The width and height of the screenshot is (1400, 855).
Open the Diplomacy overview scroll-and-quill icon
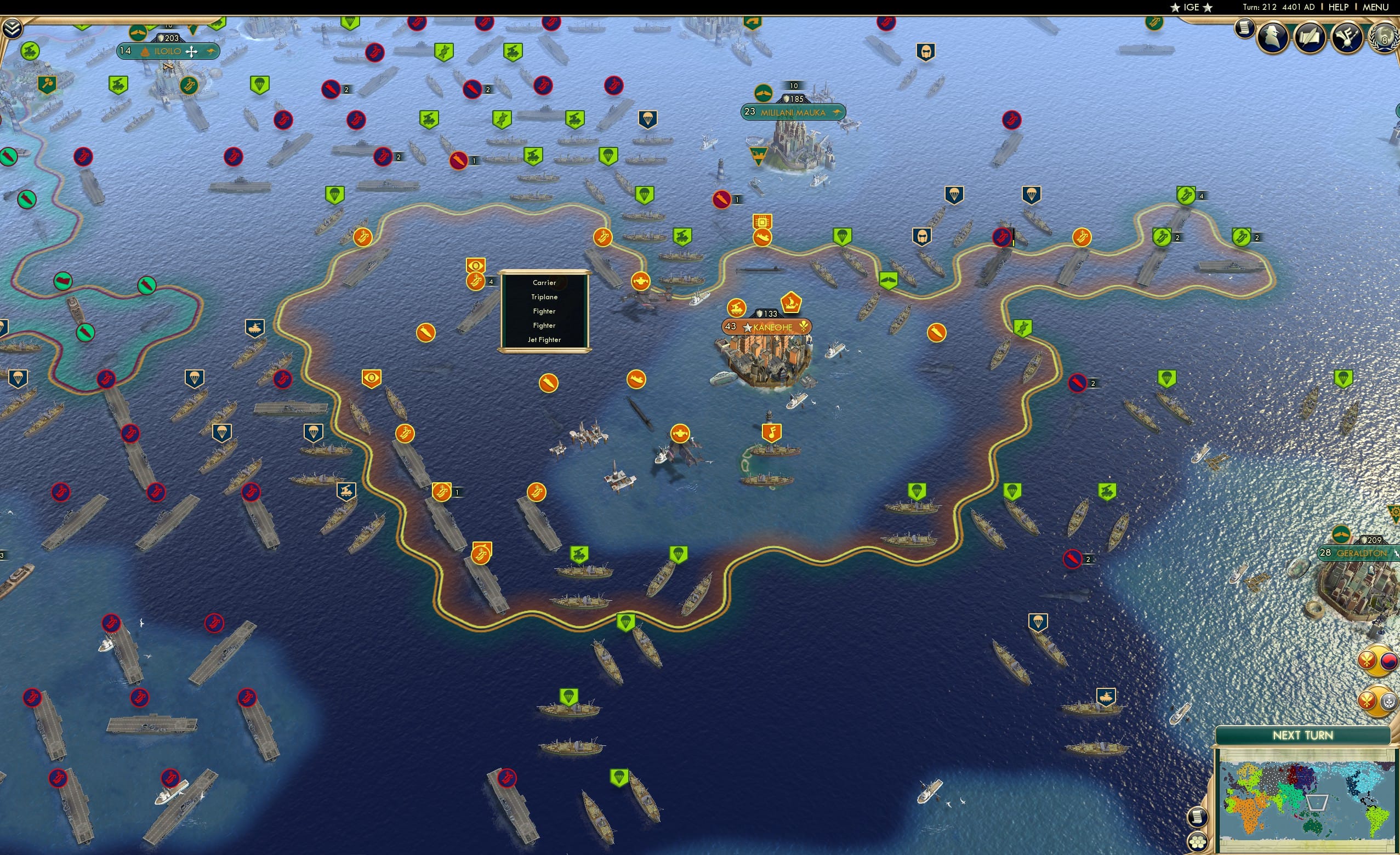(x=1310, y=37)
